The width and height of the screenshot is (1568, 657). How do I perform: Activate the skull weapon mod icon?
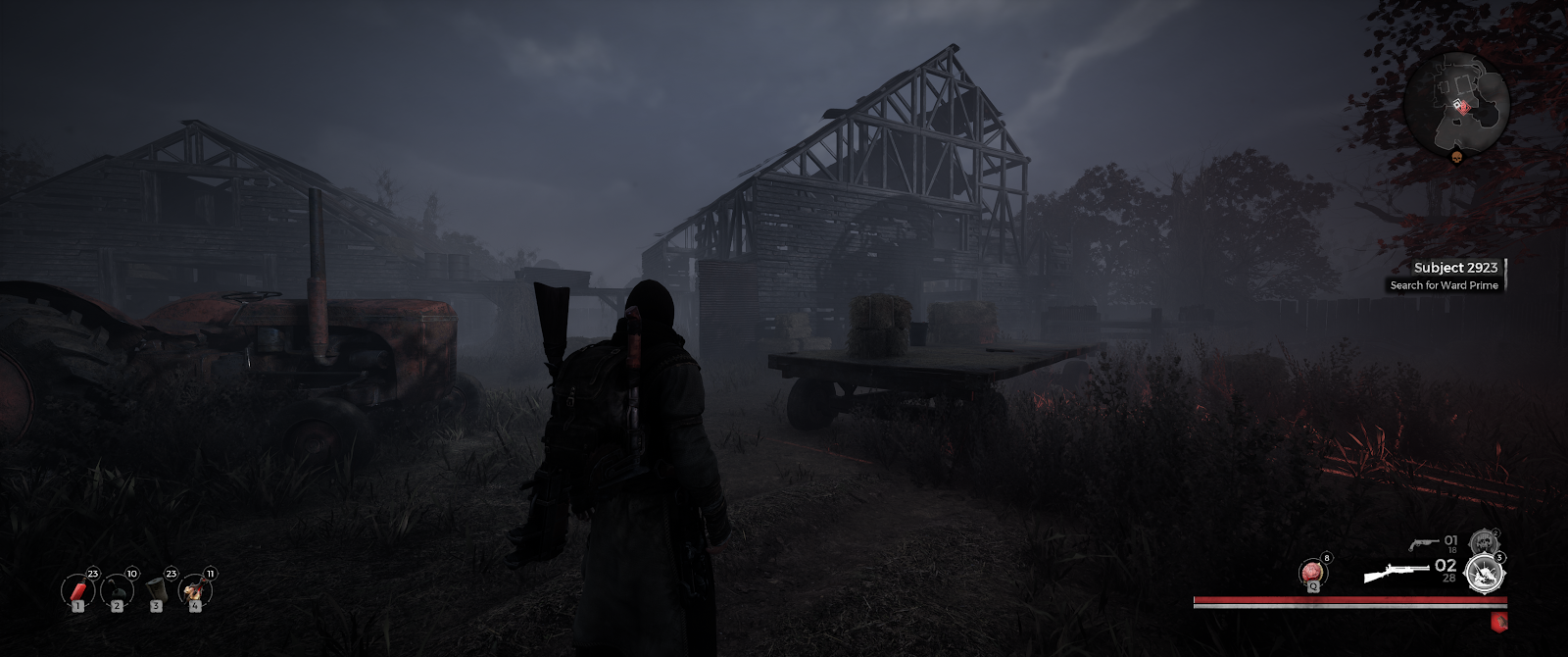pos(1483,542)
